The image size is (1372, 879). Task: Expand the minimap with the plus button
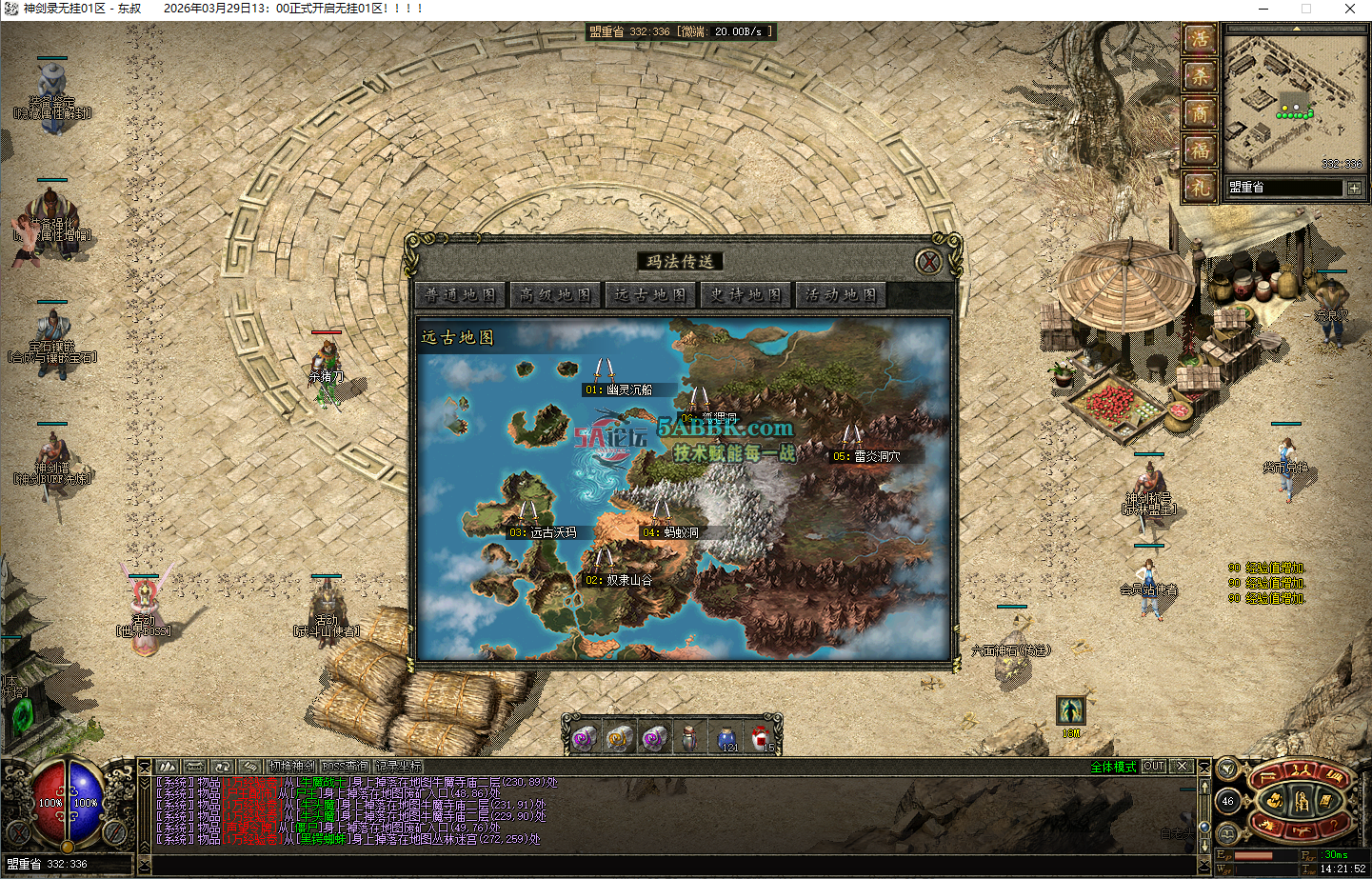tap(1354, 188)
